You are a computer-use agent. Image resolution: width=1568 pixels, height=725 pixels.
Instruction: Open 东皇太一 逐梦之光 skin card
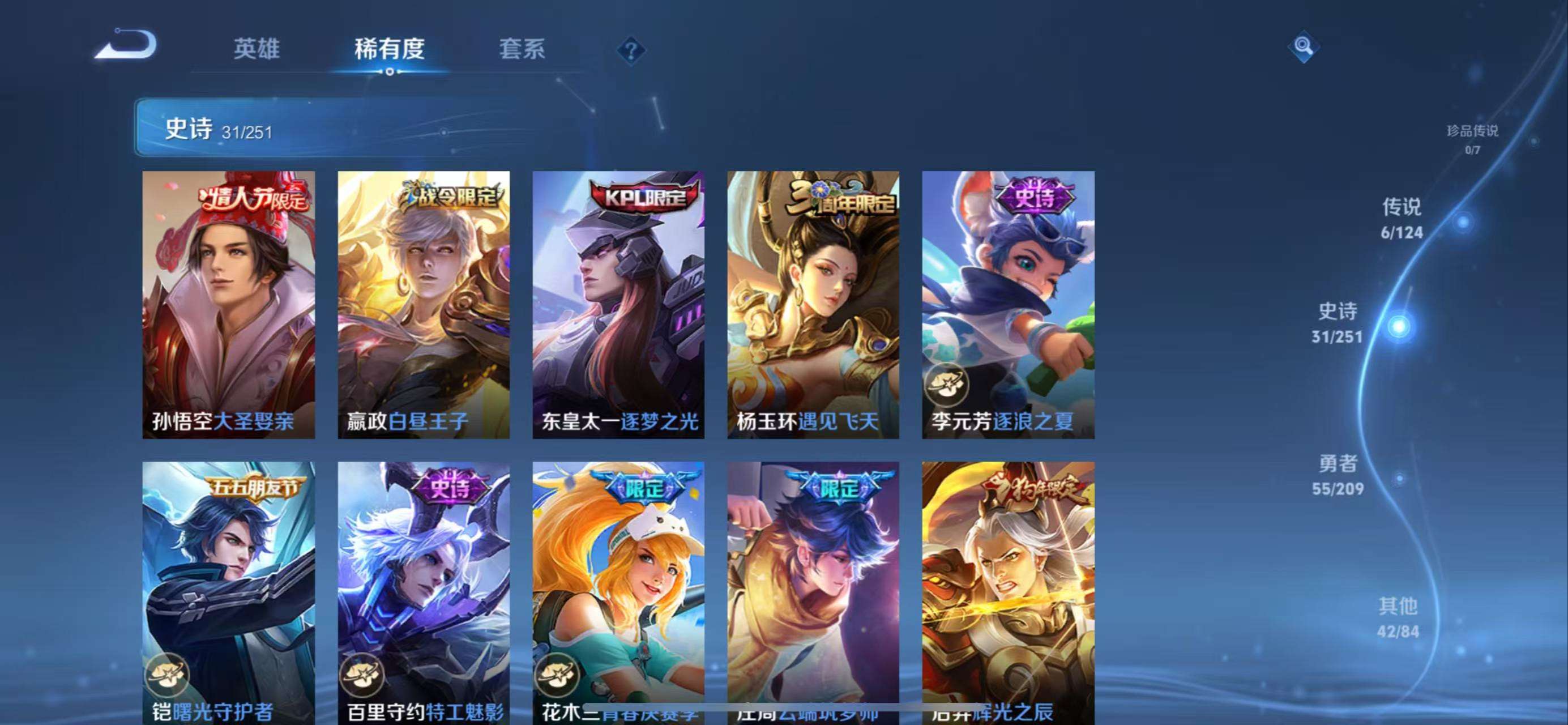point(618,304)
